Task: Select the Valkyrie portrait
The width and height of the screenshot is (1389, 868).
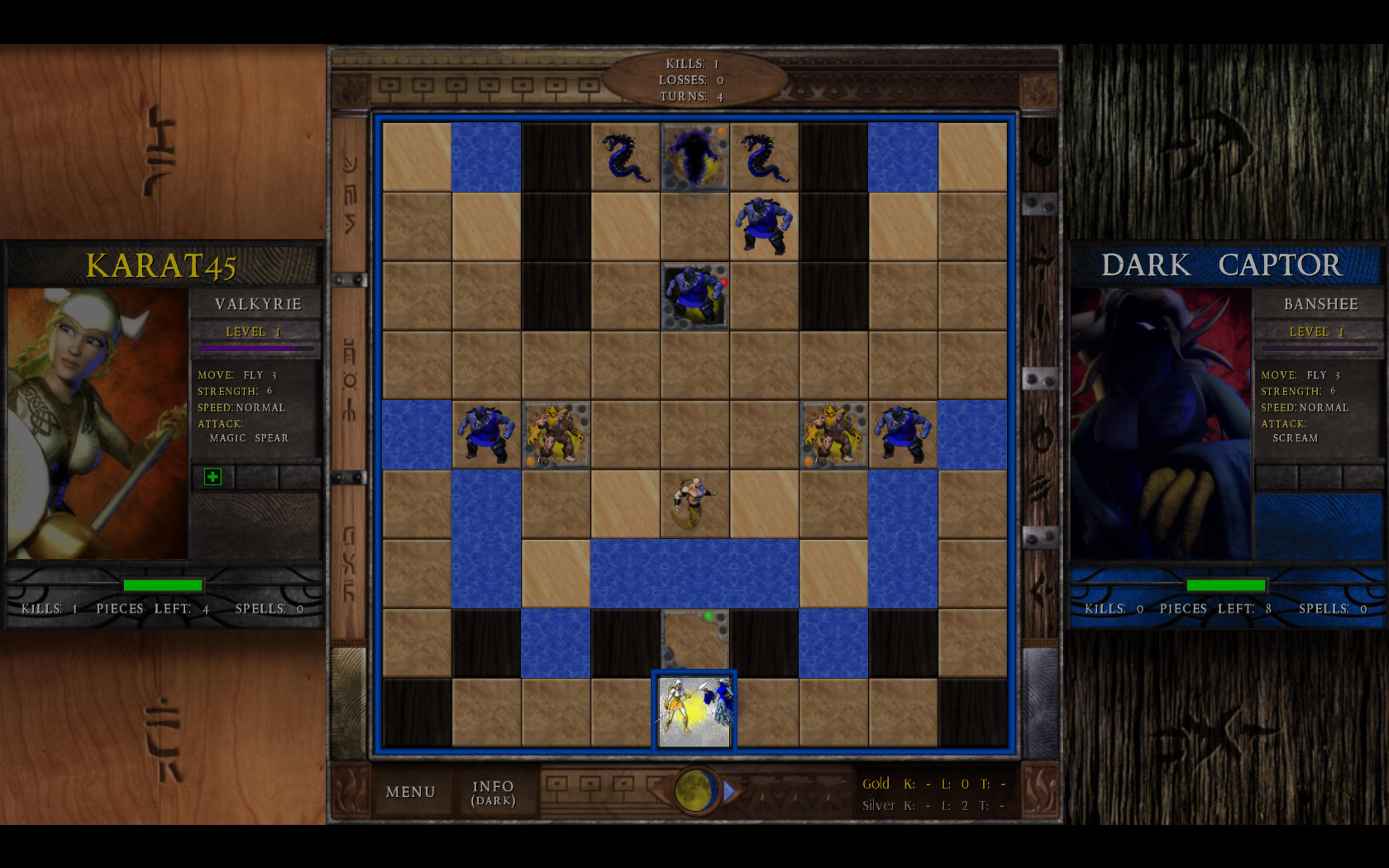Action: pos(98,423)
